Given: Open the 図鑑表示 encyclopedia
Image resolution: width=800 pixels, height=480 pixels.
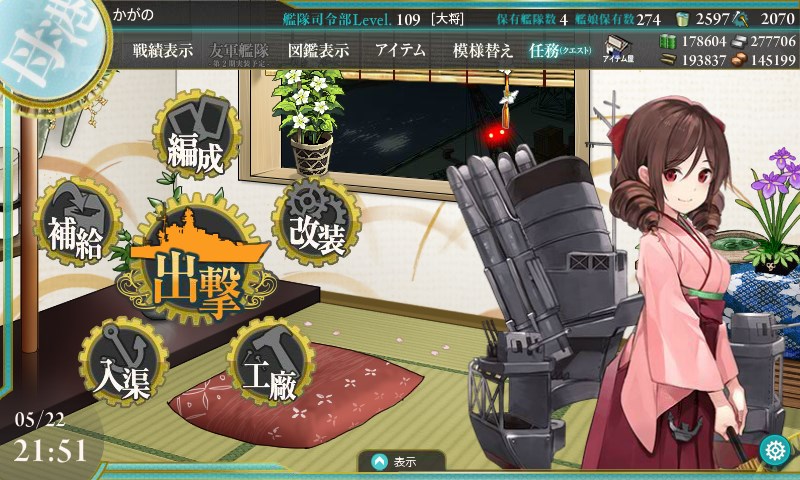Looking at the screenshot, I should tap(317, 49).
